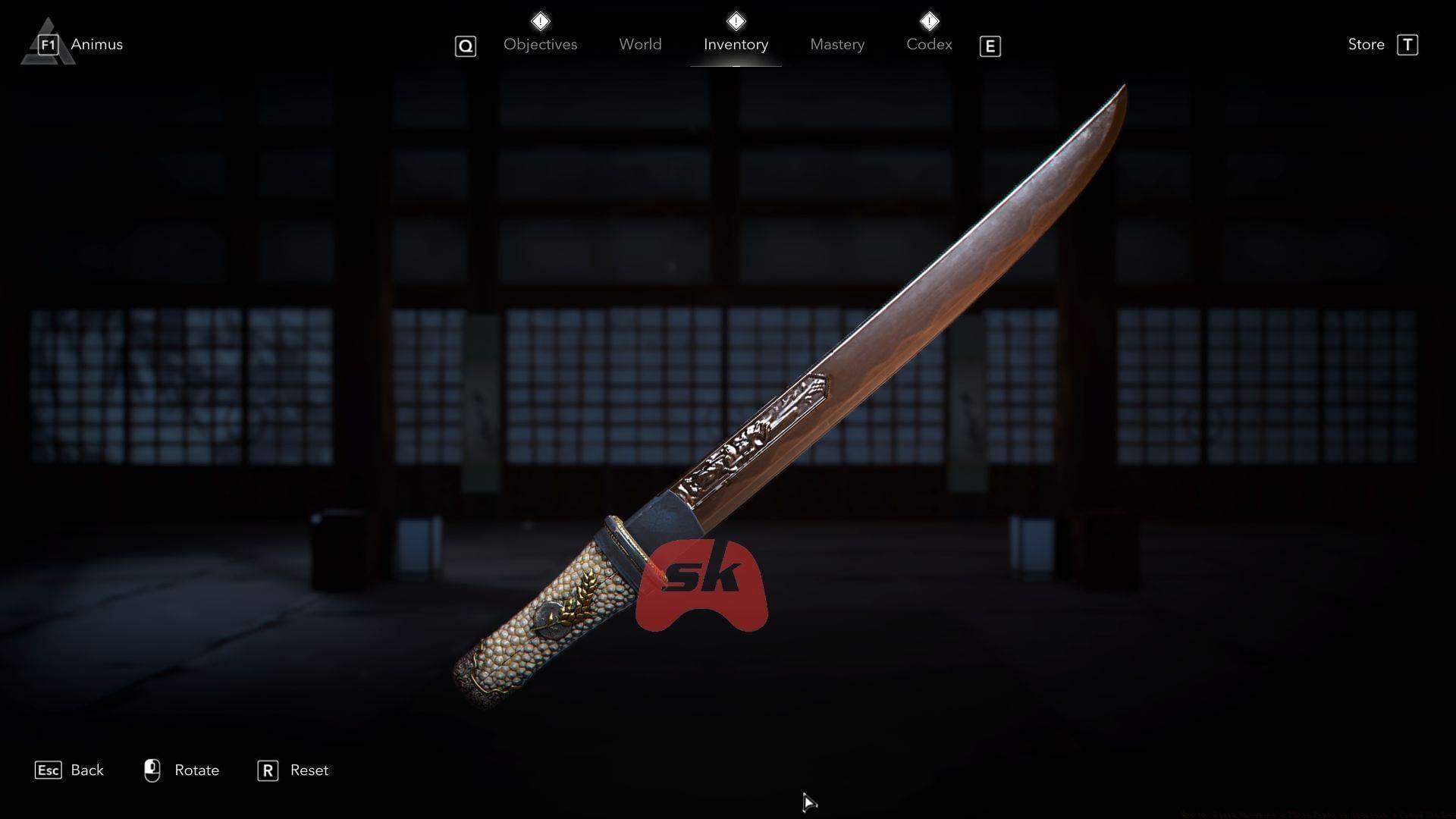
Task: Click the E key icon beside Codex
Action: pyautogui.click(x=990, y=46)
